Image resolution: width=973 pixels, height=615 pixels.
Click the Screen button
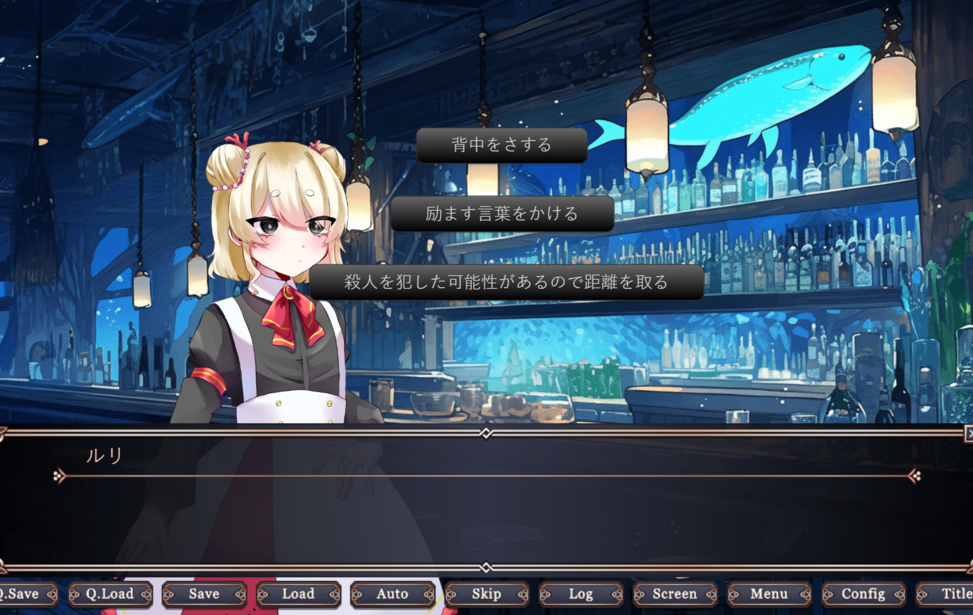click(x=675, y=594)
